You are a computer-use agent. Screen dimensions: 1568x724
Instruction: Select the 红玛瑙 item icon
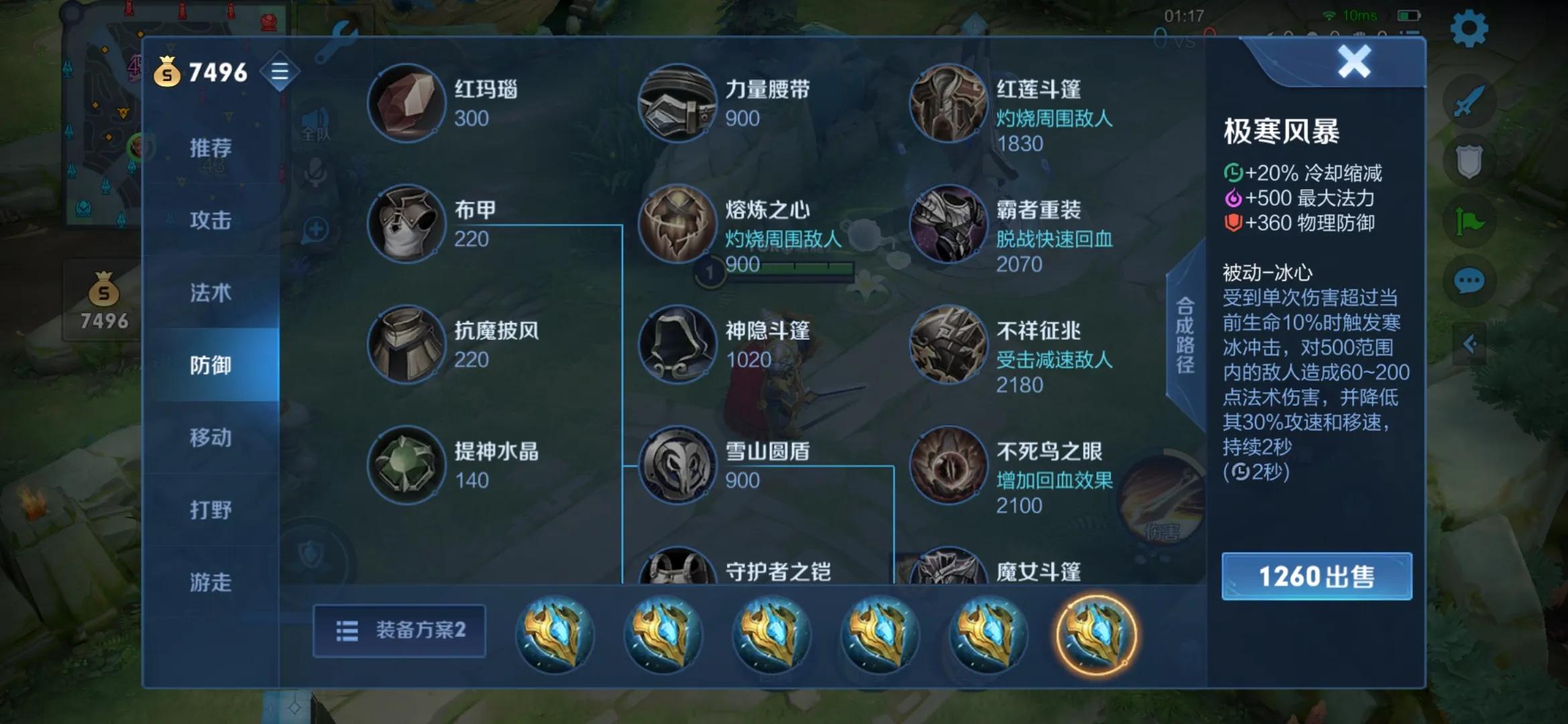[x=407, y=101]
